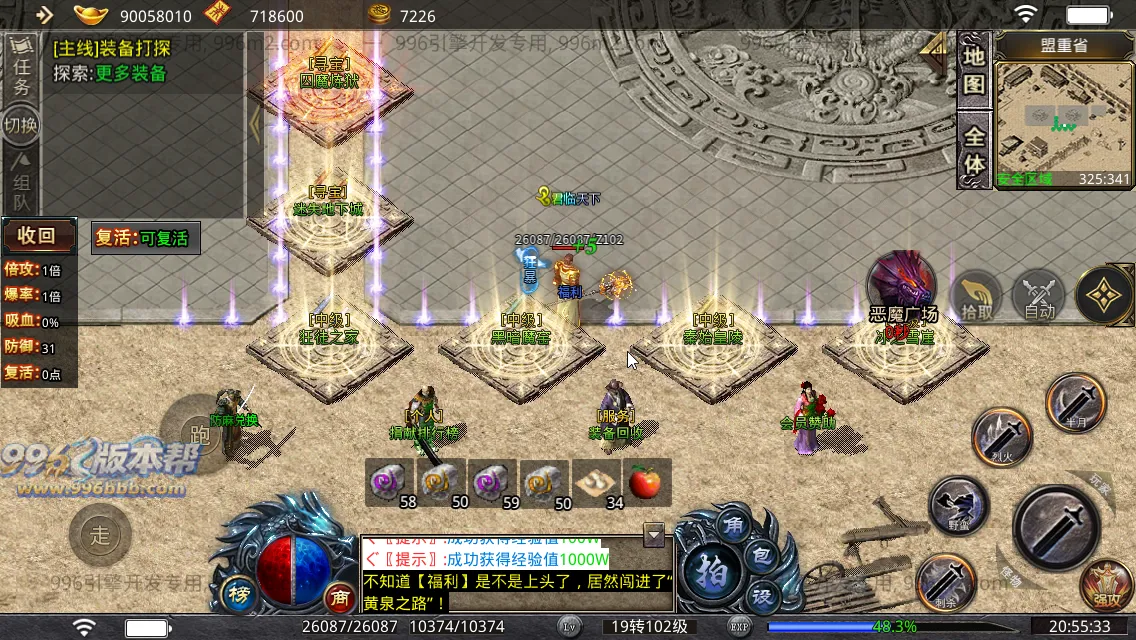This screenshot has width=1136, height=640.
Task: Open the 装备打探 main quest tracker entry
Action: (112, 48)
